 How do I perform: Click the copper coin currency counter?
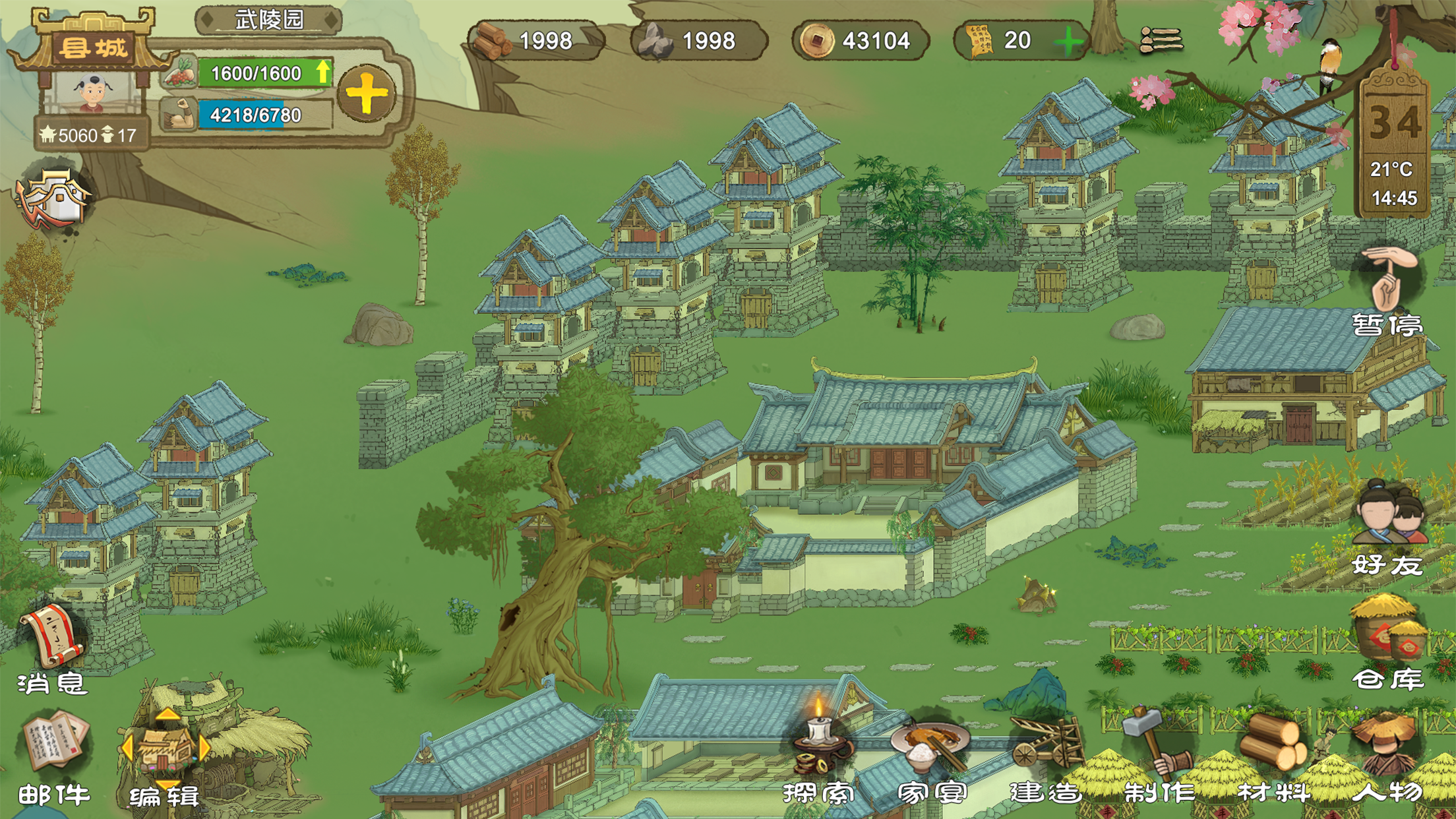(860, 41)
